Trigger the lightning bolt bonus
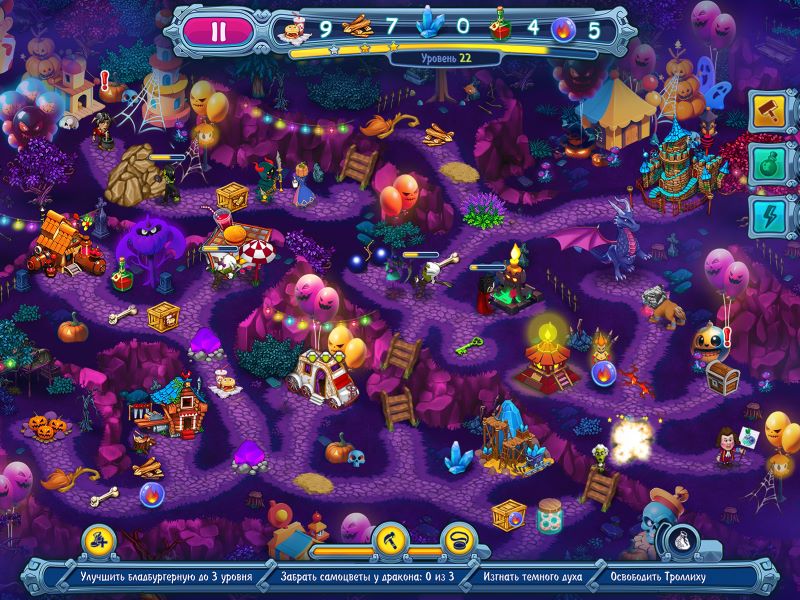The width and height of the screenshot is (800, 600). click(769, 218)
